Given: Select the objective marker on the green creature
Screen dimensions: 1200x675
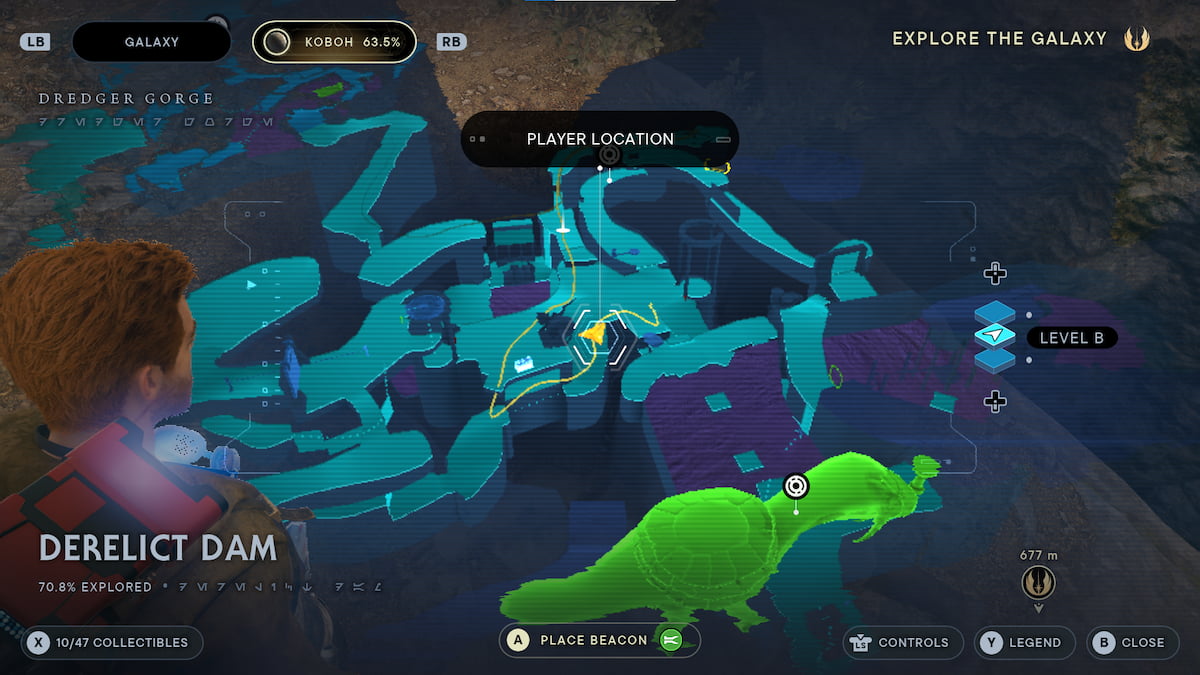Looking at the screenshot, I should coord(796,486).
